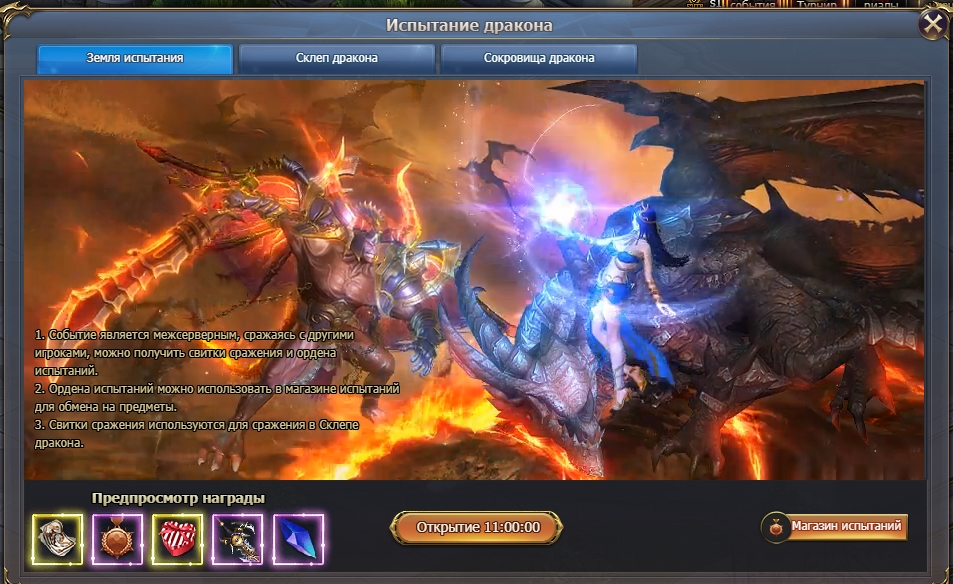953x584 pixels.
Task: Open the Магазин испытаний shop
Action: 835,526
